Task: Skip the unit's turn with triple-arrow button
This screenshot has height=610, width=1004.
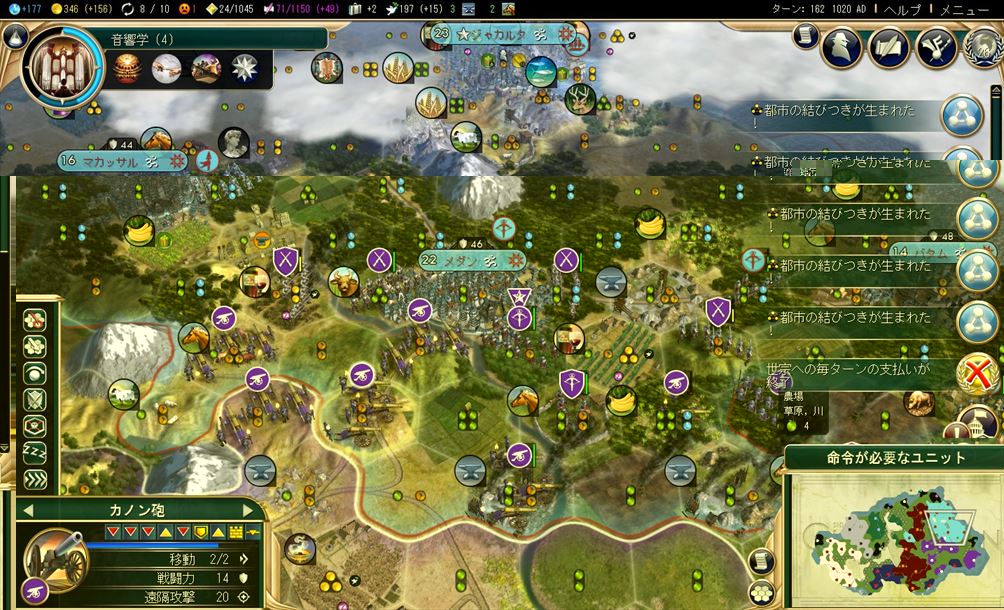Action: pos(36,479)
